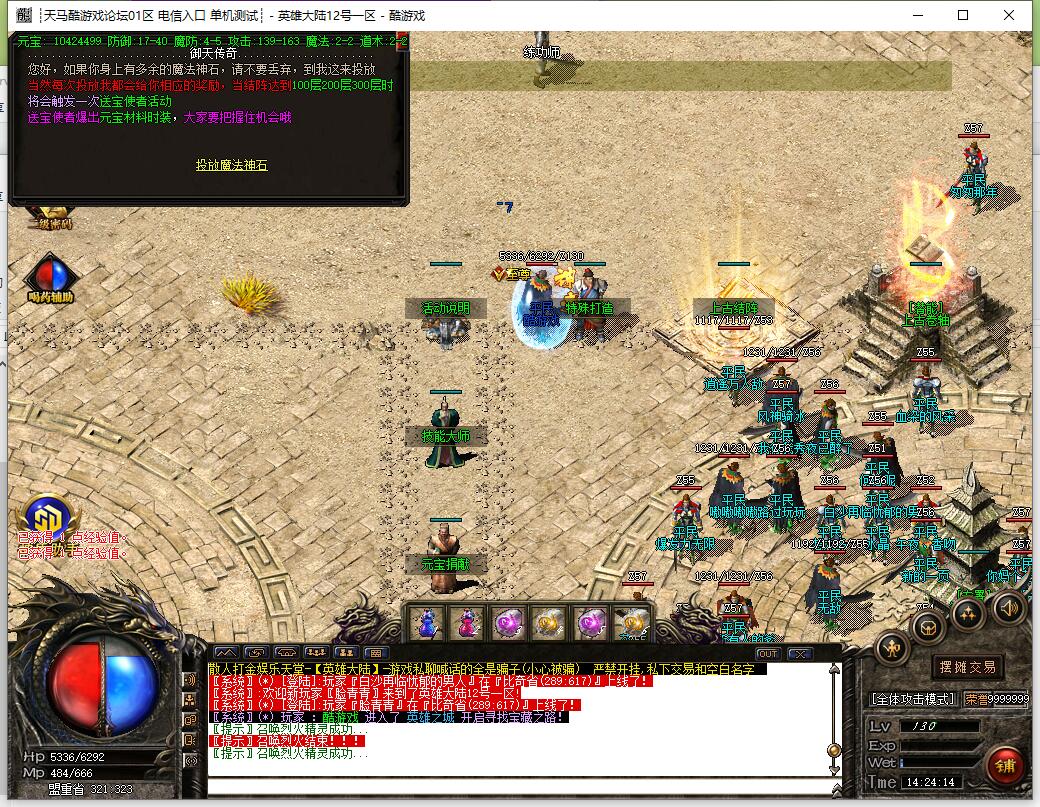Click the round red 铺 shop button
The height and width of the screenshot is (807, 1040).
(1004, 766)
